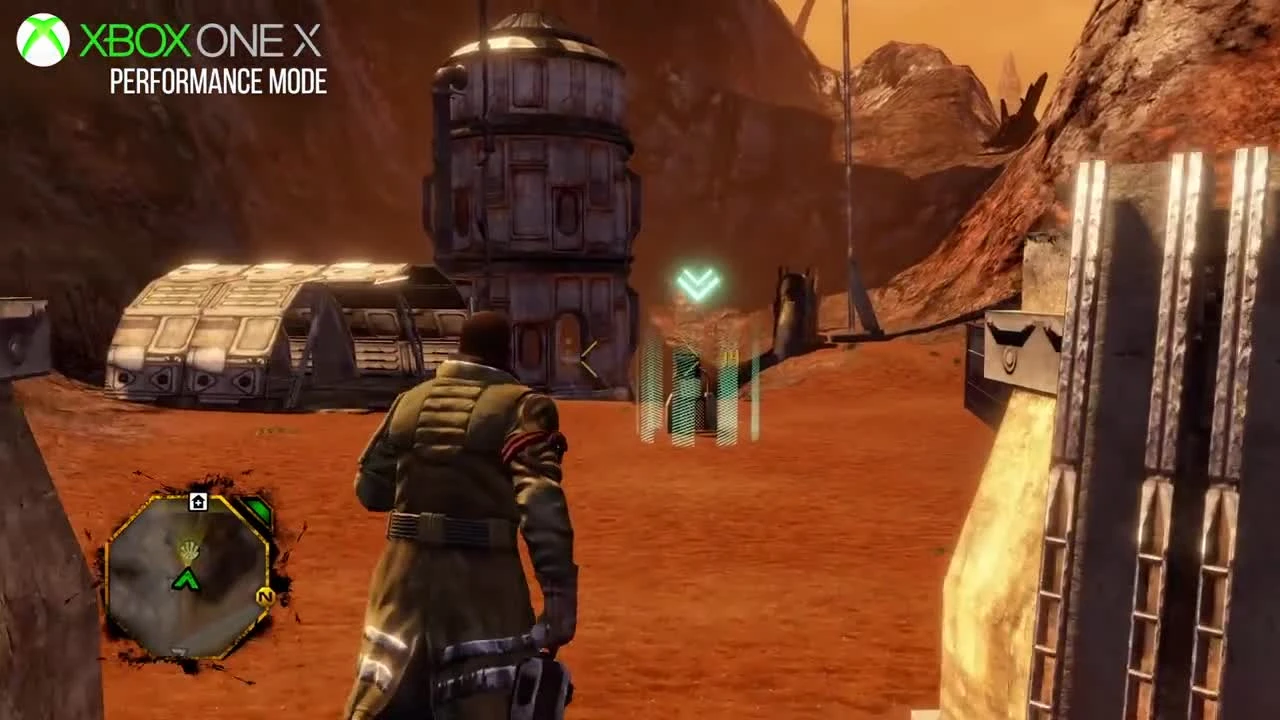This screenshot has width=1280, height=720.
Task: Click the N compass marker on minimap
Action: tap(265, 596)
